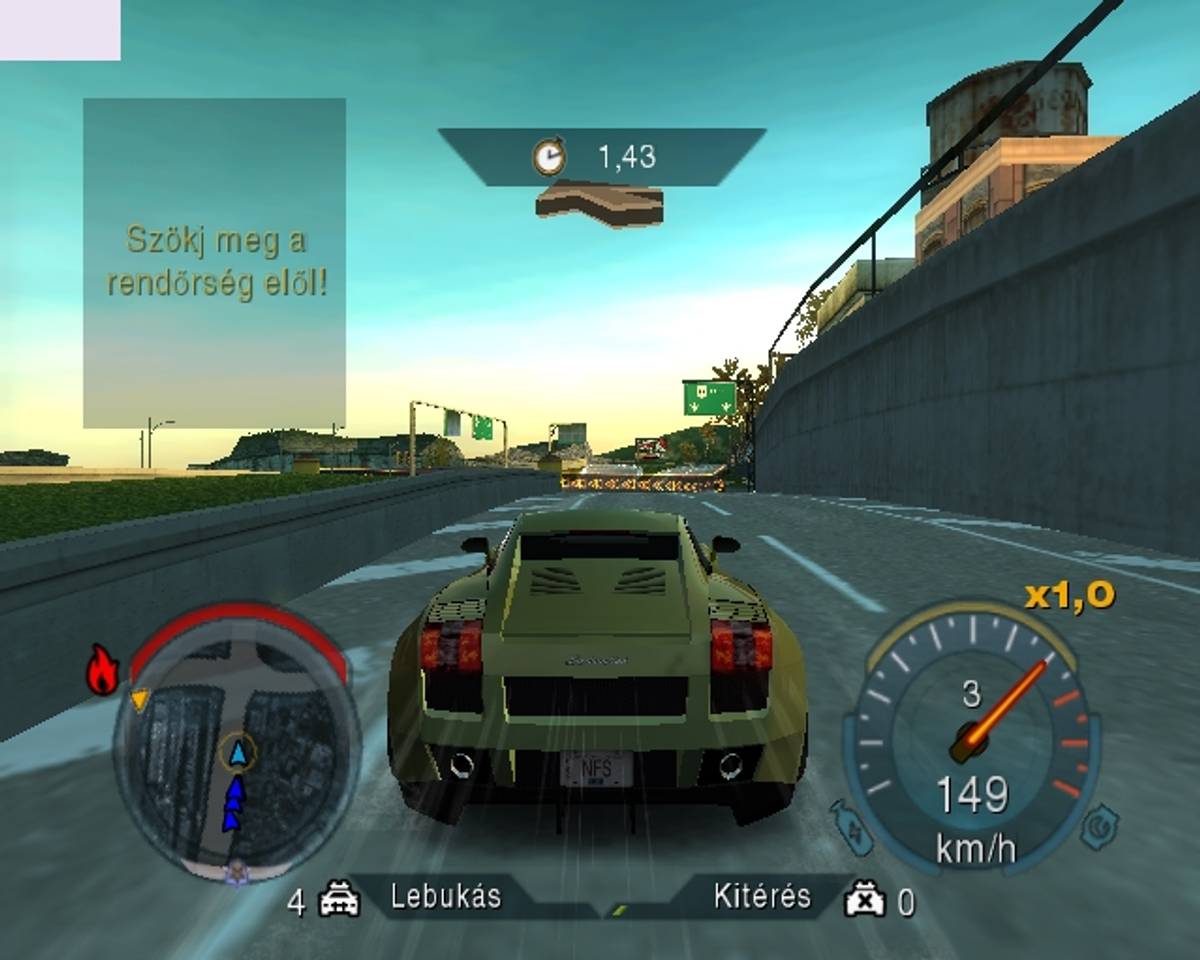Image resolution: width=1200 pixels, height=960 pixels.
Task: Click the crossed-out police icon beside Kitérés
Action: (865, 900)
